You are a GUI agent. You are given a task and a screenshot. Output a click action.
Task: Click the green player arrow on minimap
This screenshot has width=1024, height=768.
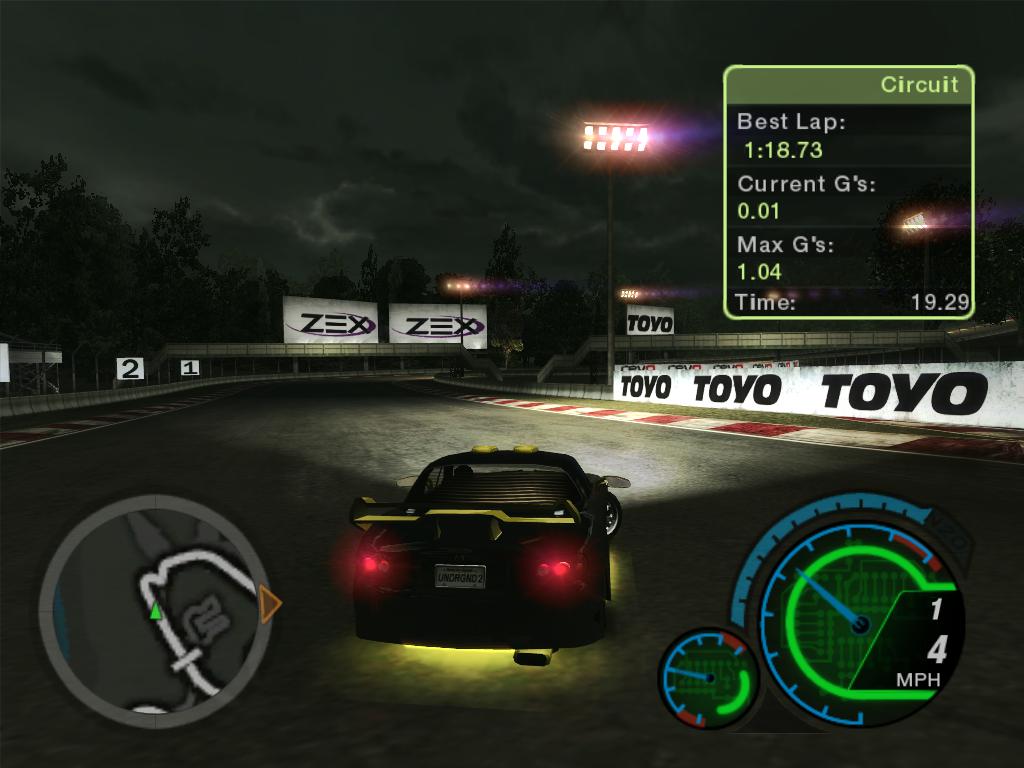(x=155, y=610)
